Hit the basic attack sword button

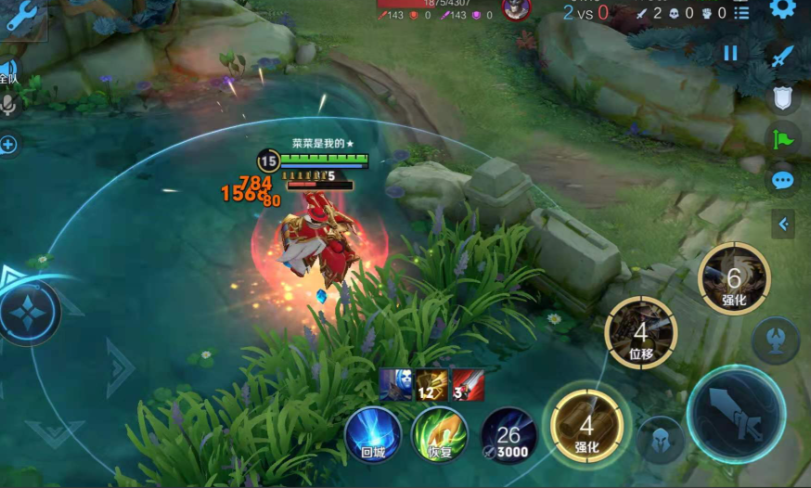pyautogui.click(x=736, y=414)
